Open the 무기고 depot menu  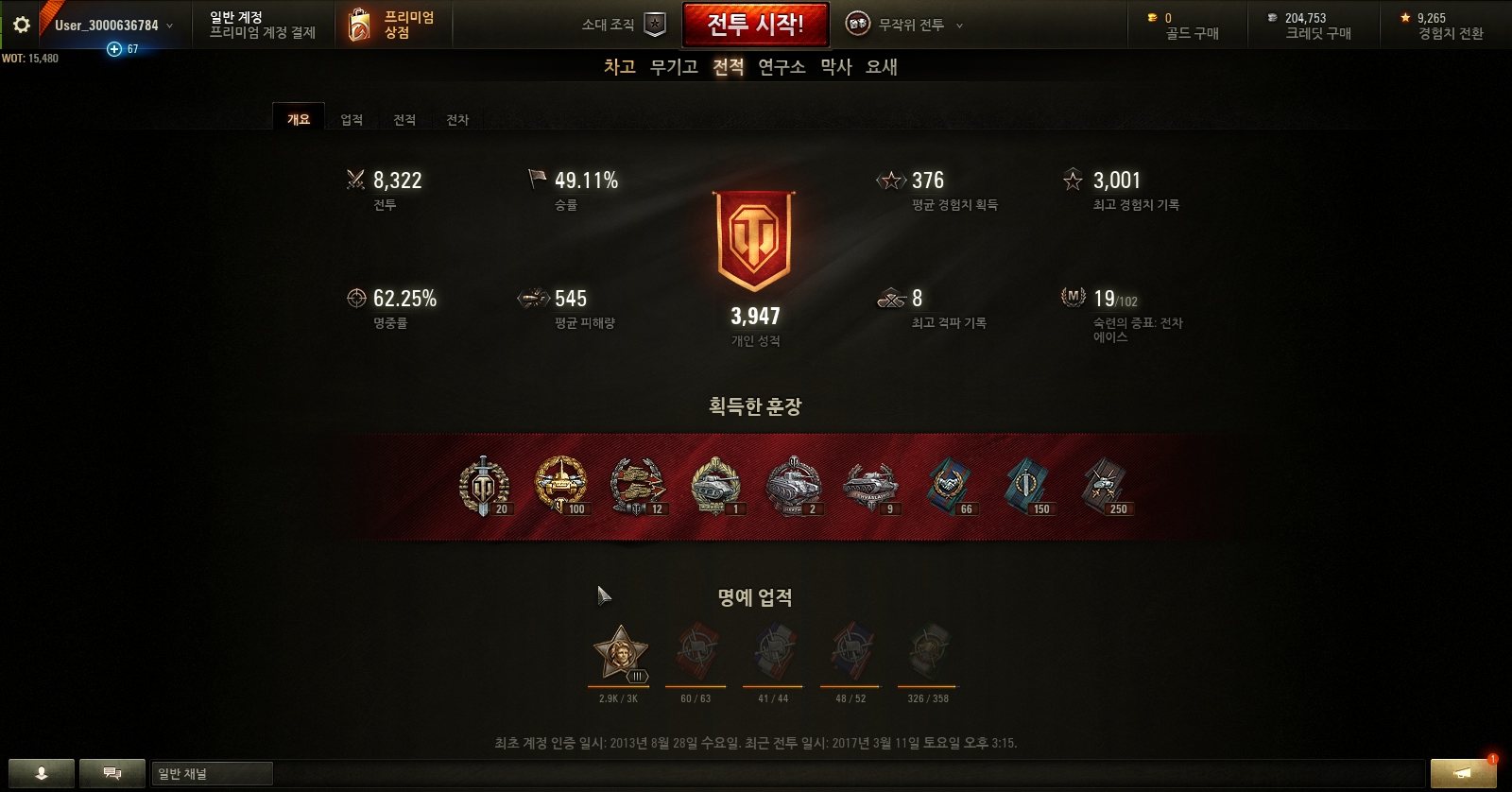pos(674,67)
